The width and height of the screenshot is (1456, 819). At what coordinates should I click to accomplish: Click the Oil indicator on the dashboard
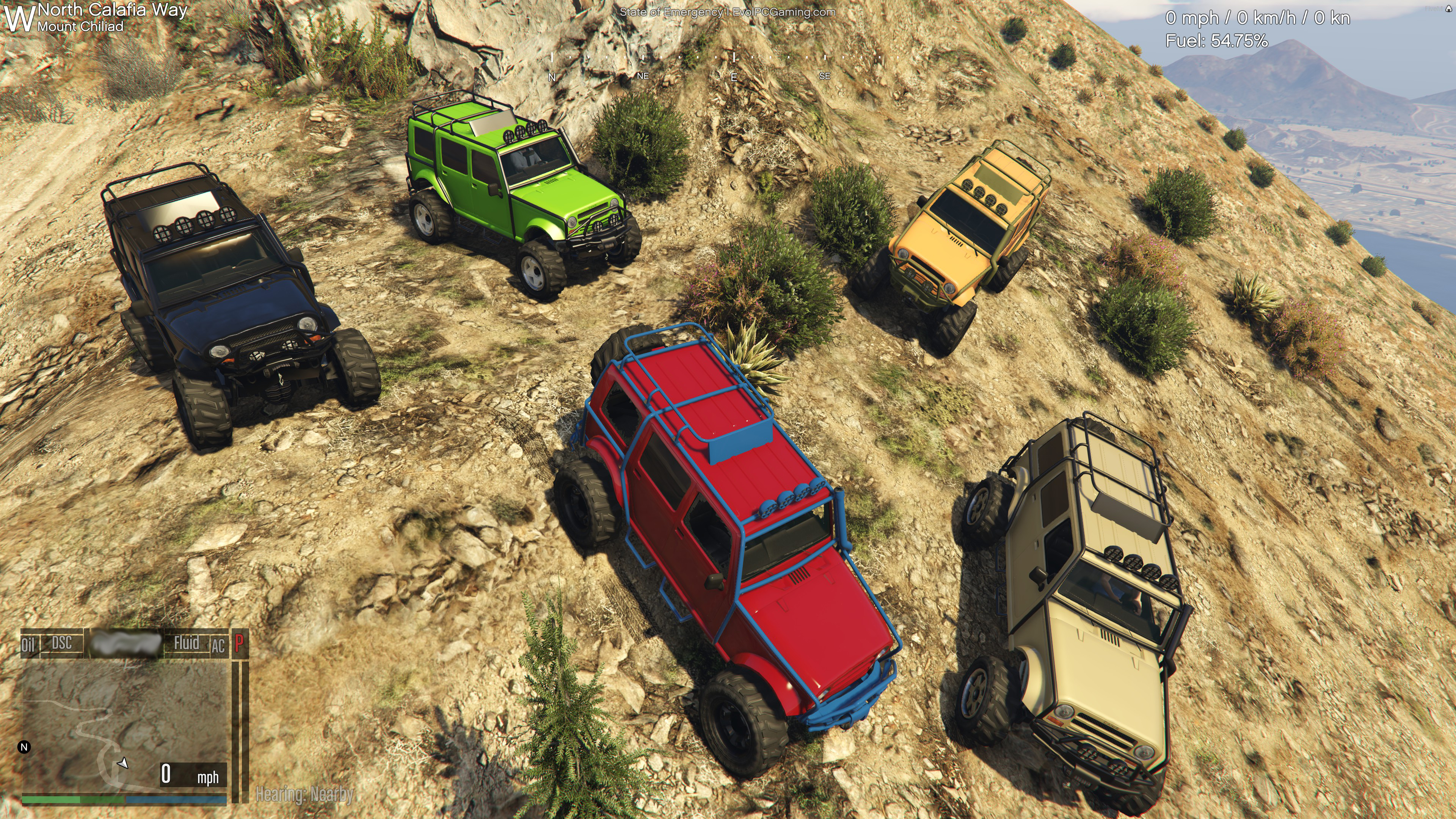coord(28,645)
